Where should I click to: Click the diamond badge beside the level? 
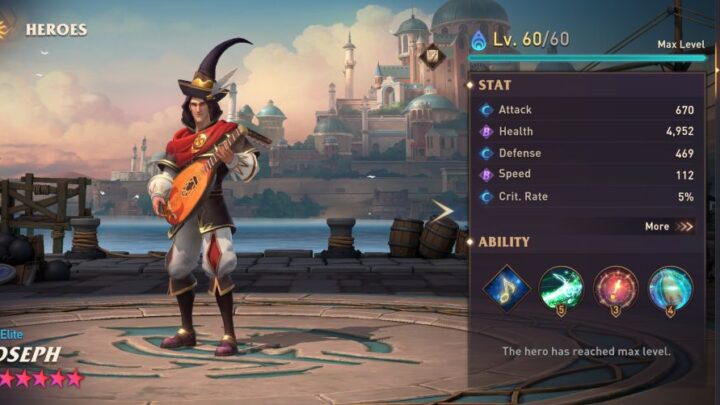point(433,56)
